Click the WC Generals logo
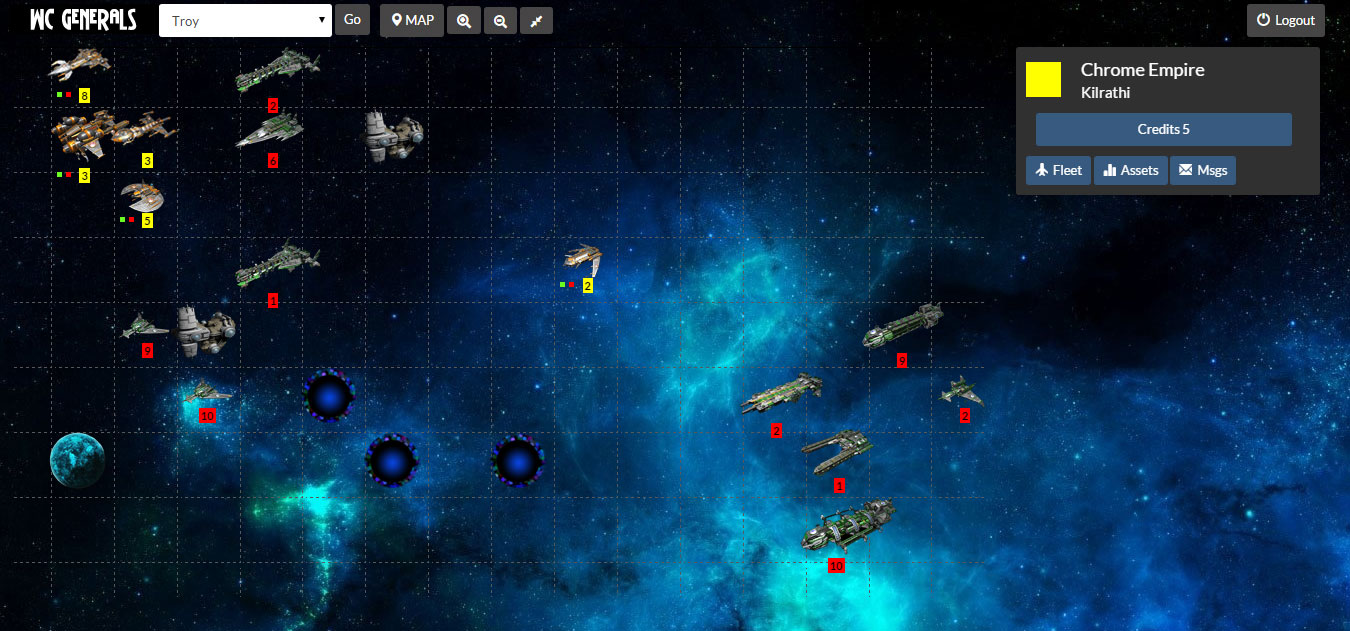Viewport: 1350px width, 631px height. [83, 21]
